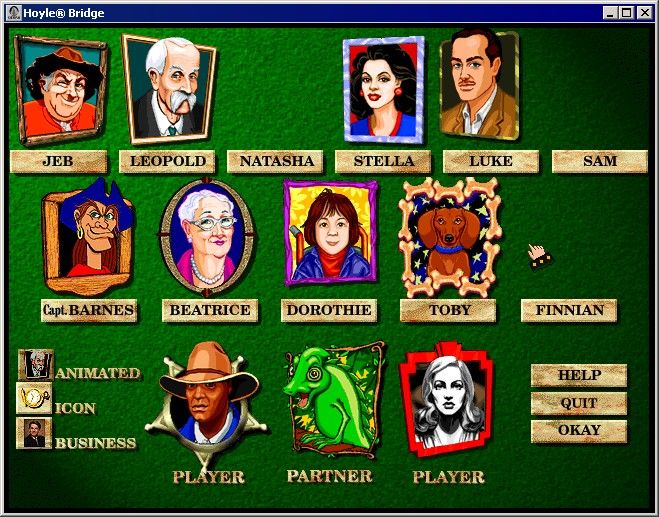Pick the TOBY name button

click(449, 310)
